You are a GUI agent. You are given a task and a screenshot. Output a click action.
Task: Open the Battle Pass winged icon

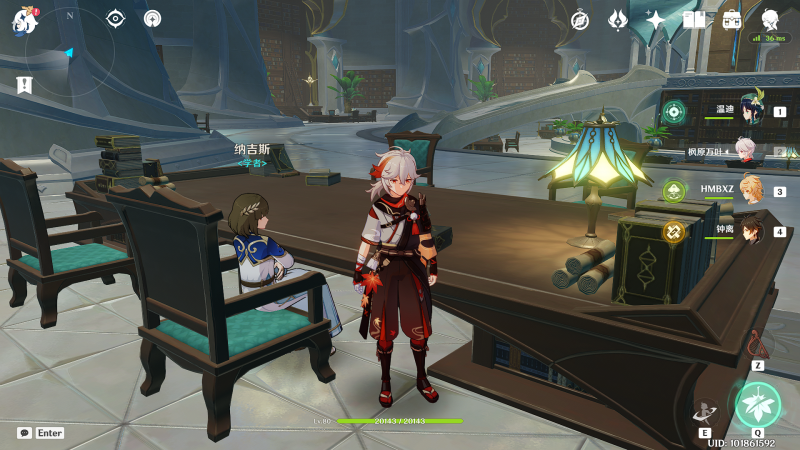click(618, 20)
